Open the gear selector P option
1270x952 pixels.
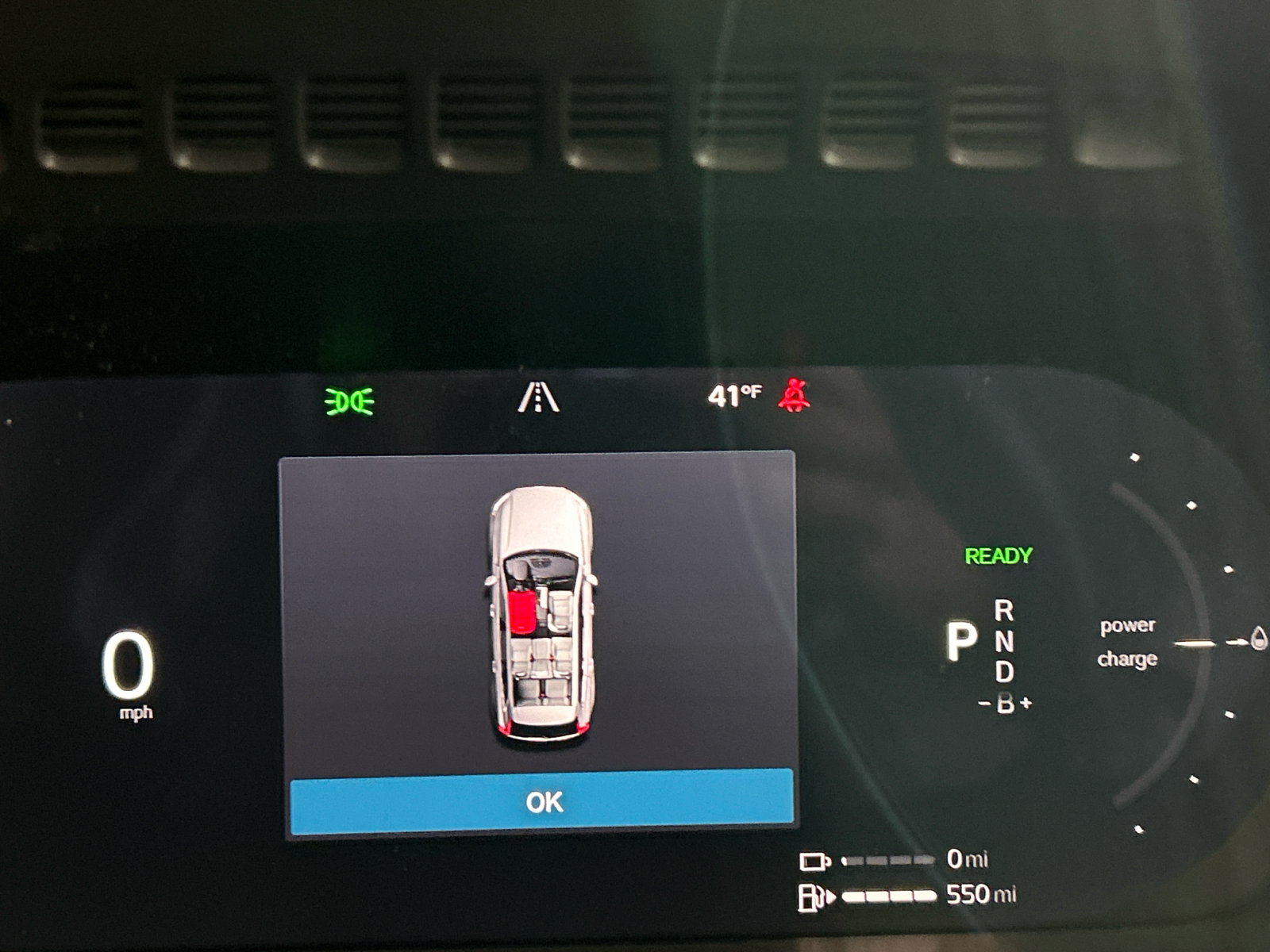point(961,640)
